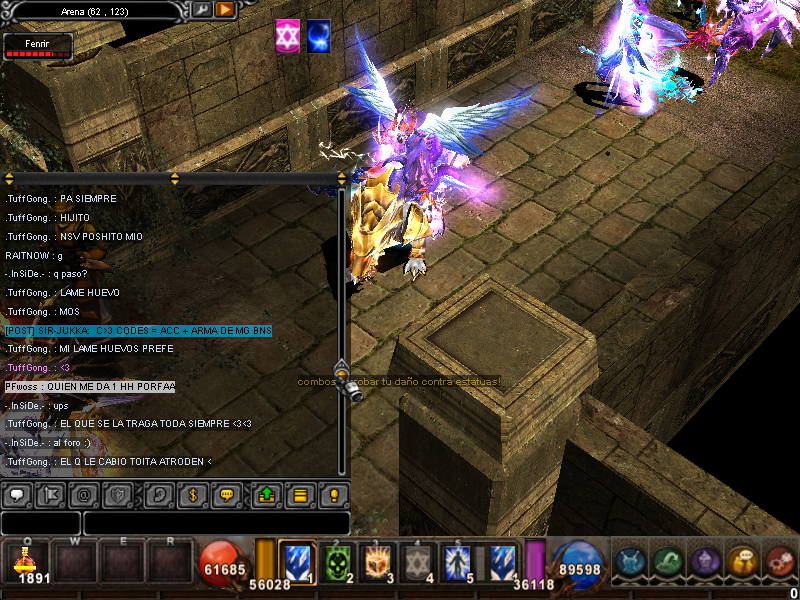Click the wrench settings button
800x600 pixels.
click(x=201, y=10)
